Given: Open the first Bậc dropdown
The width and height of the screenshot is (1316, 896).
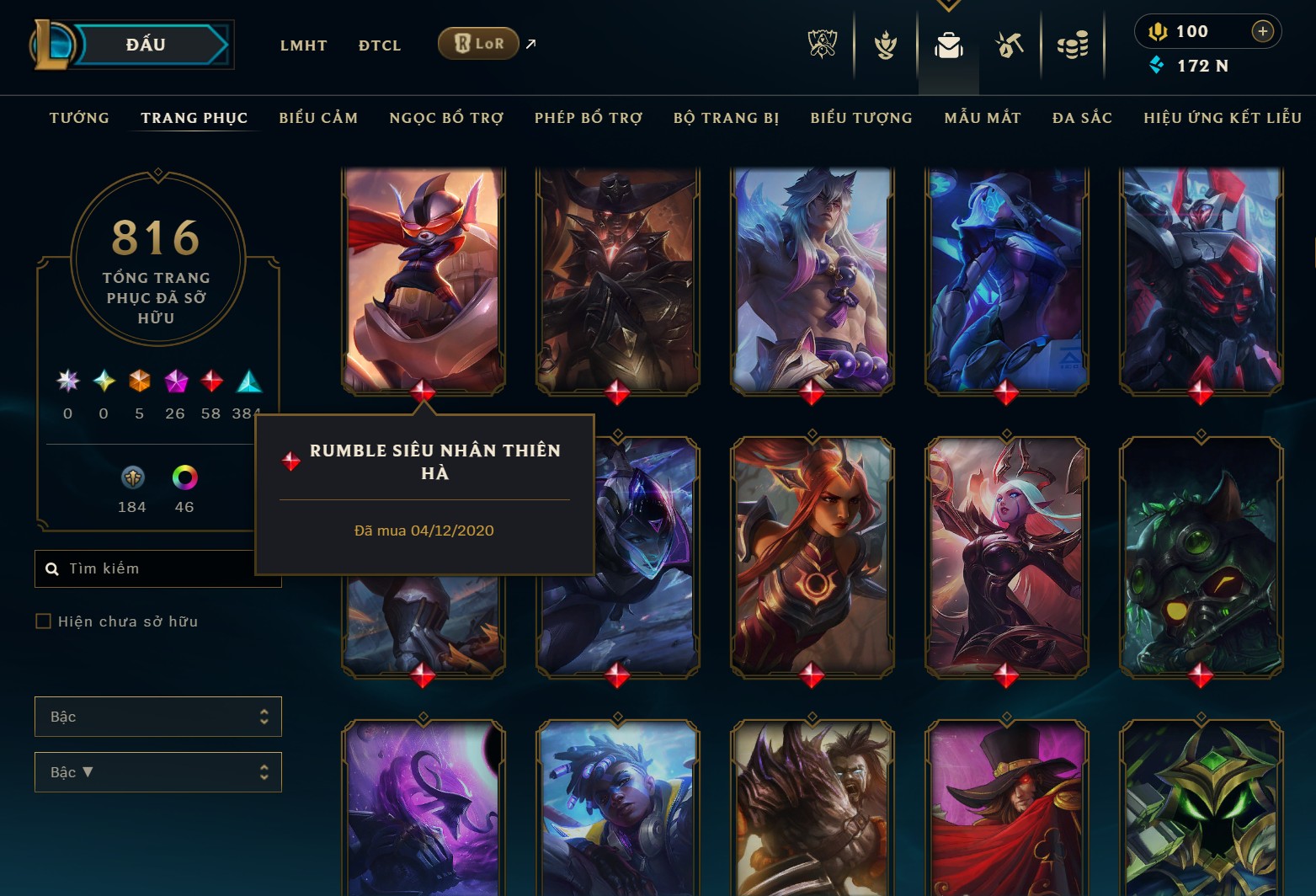Looking at the screenshot, I should click(157, 717).
